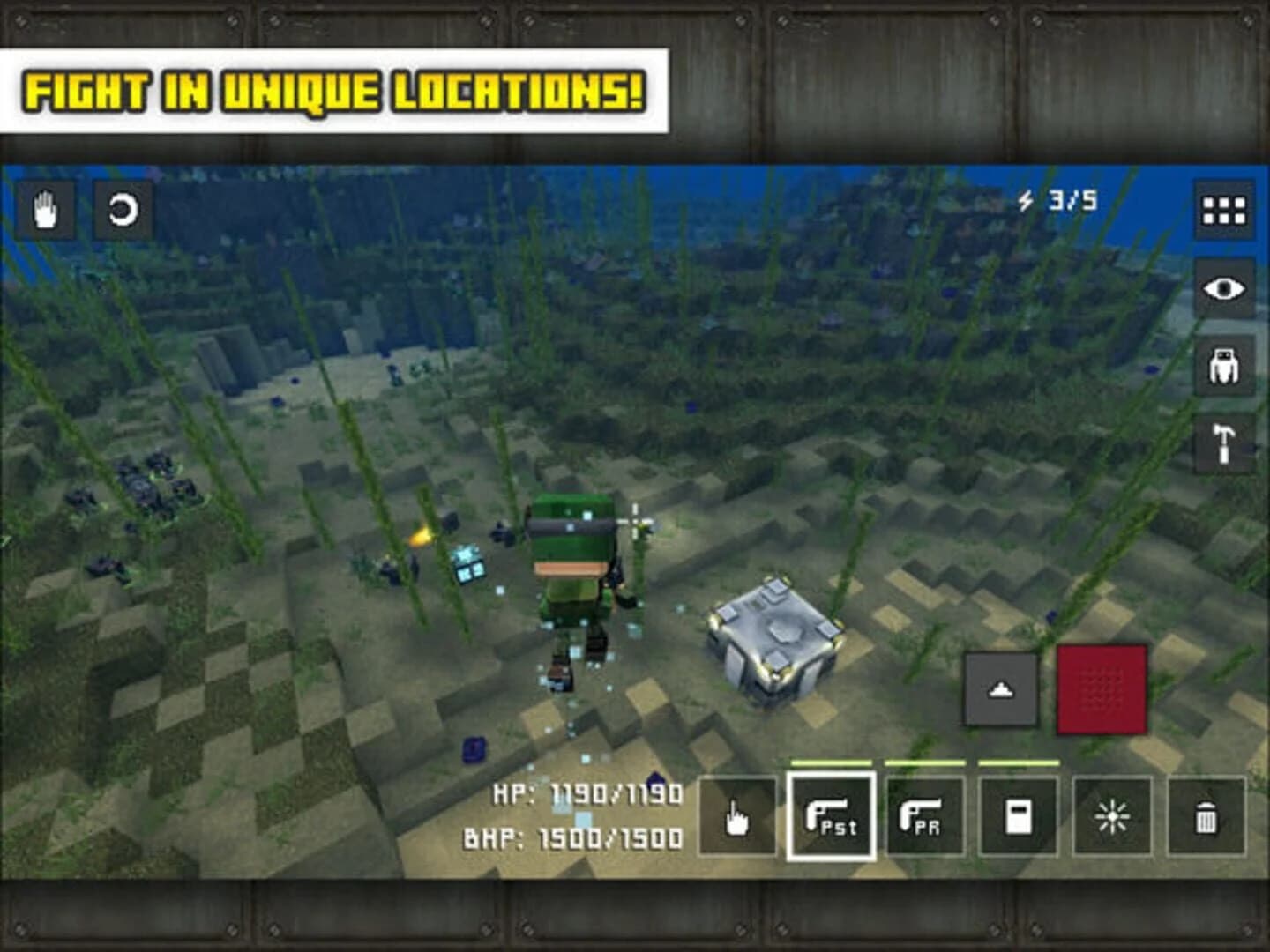Toggle the eye spectator view
The image size is (1270, 952).
pyautogui.click(x=1223, y=286)
